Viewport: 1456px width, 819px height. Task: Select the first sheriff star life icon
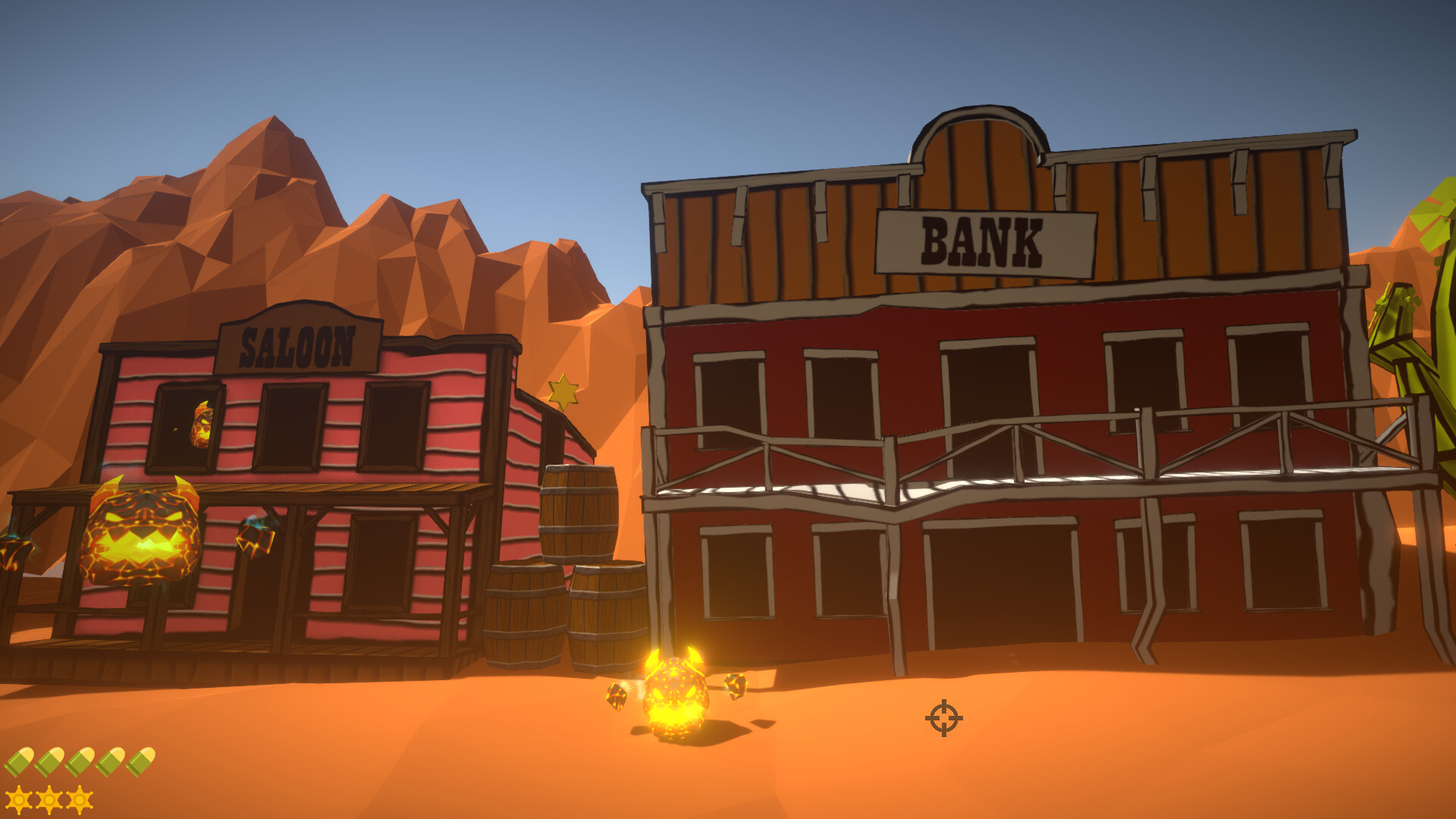click(19, 802)
